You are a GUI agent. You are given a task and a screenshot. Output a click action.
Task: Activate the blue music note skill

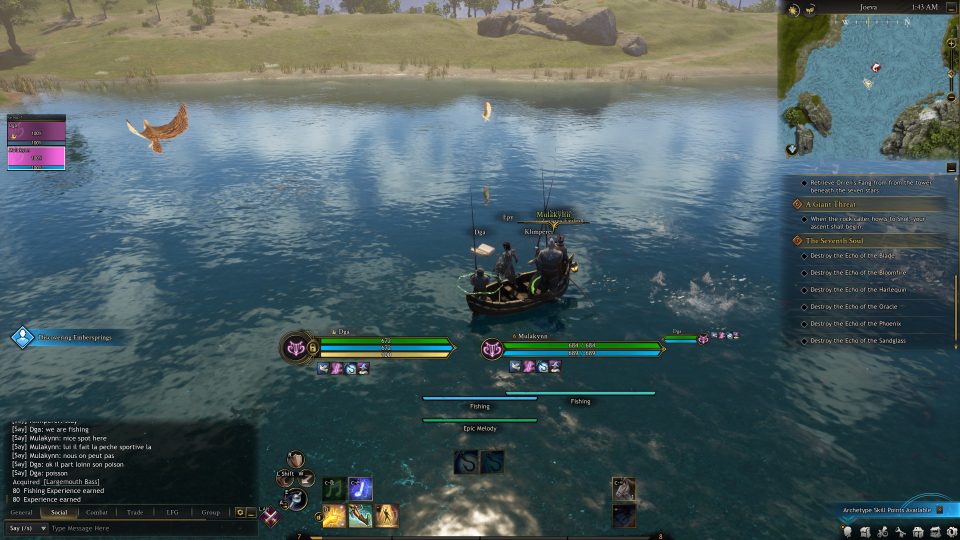(x=360, y=489)
